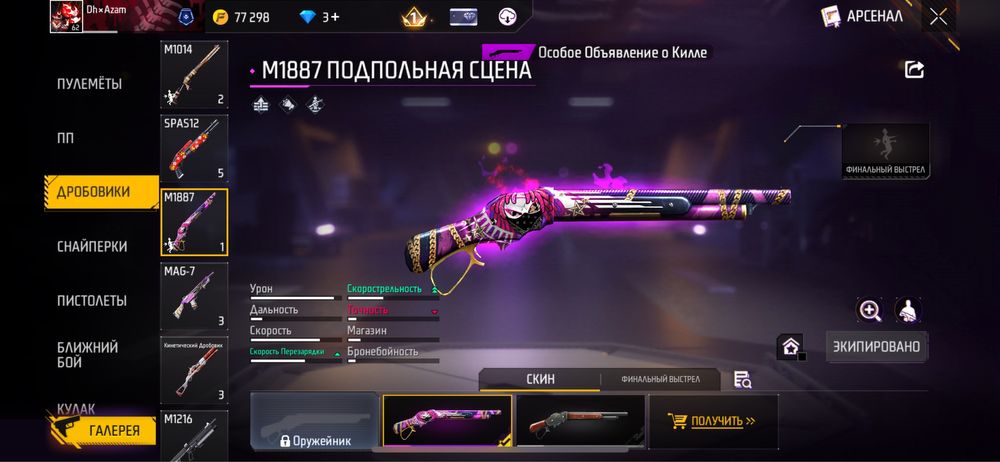The image size is (1000, 462).
Task: Open the Пистолеты category
Action: (x=91, y=300)
